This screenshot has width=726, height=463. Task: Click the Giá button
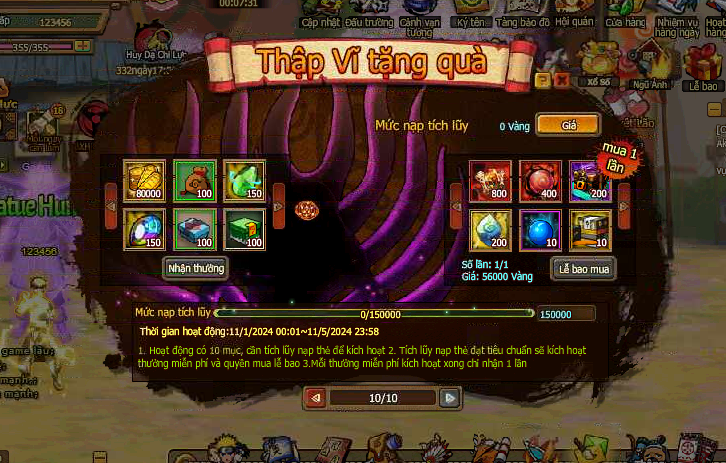pyautogui.click(x=568, y=125)
